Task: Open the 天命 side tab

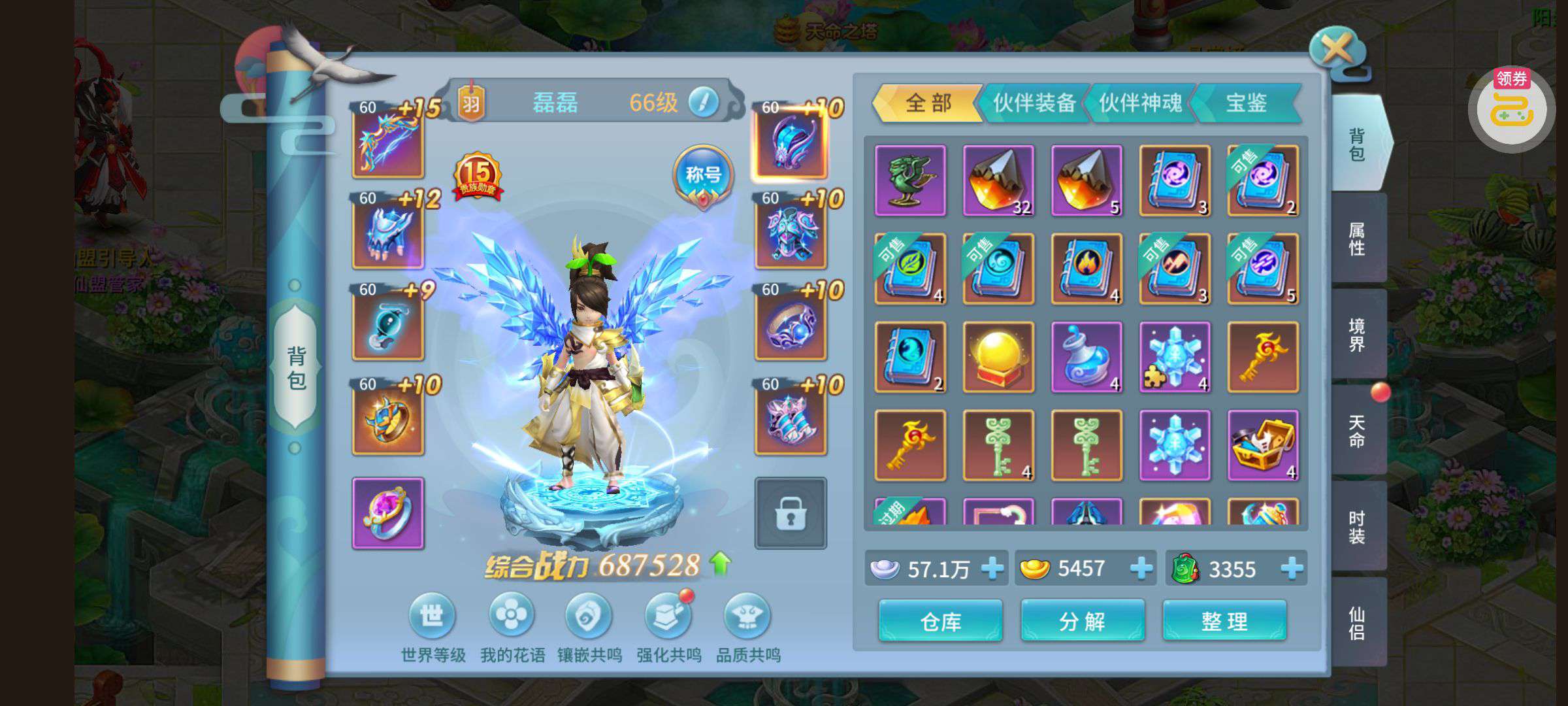Action: pyautogui.click(x=1357, y=431)
